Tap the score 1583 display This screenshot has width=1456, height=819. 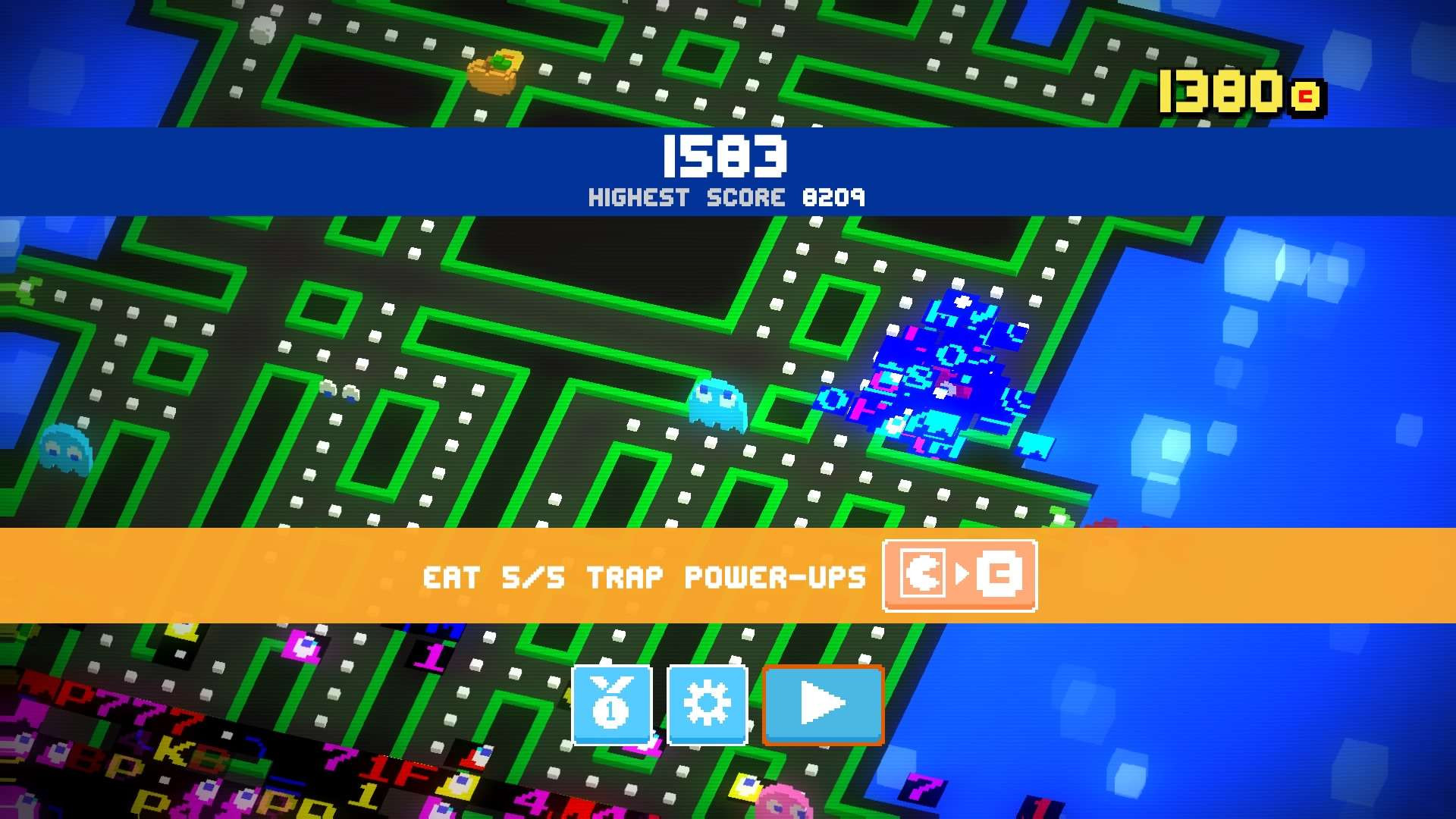pyautogui.click(x=723, y=157)
